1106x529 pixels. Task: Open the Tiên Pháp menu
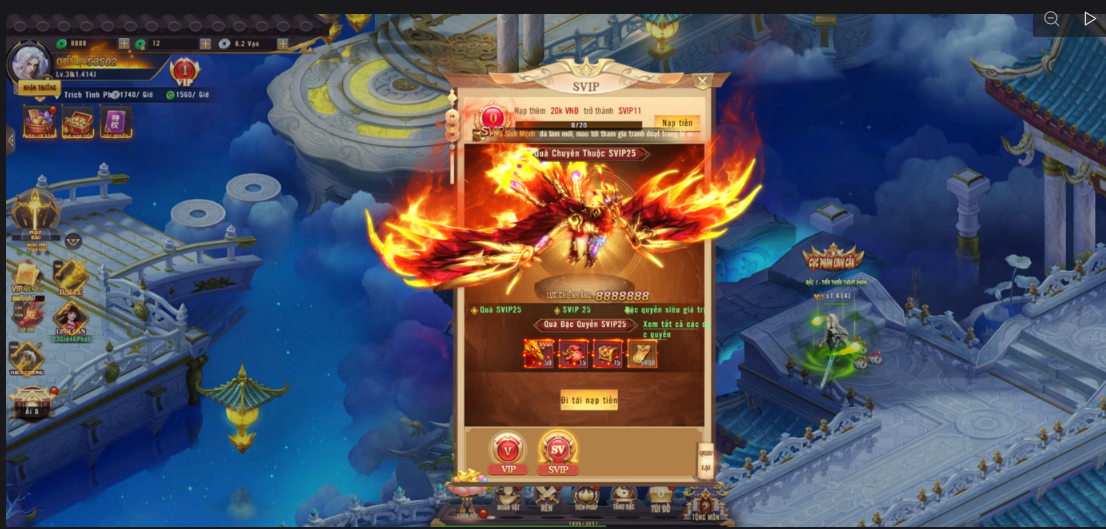click(x=586, y=497)
